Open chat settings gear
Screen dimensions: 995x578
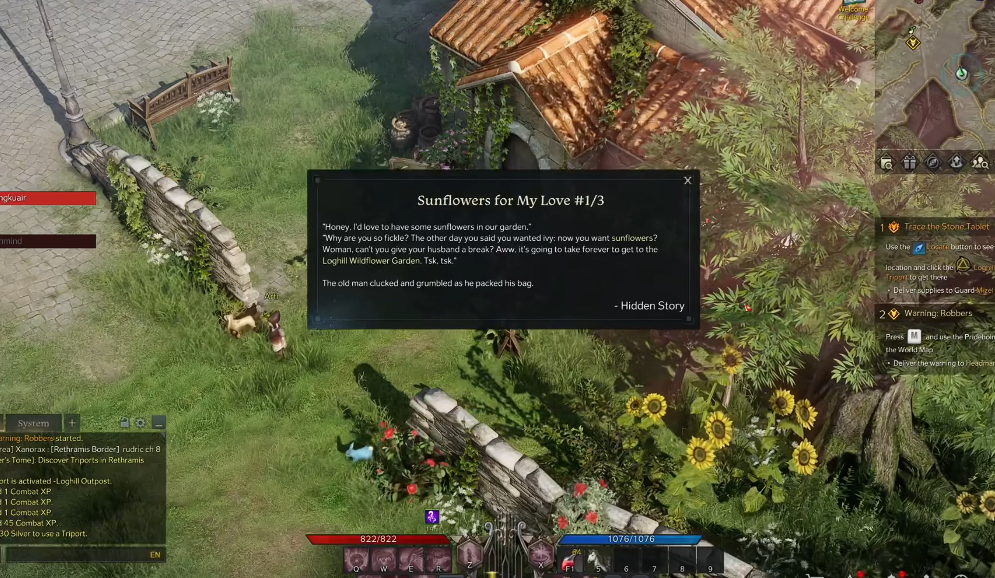(x=141, y=423)
